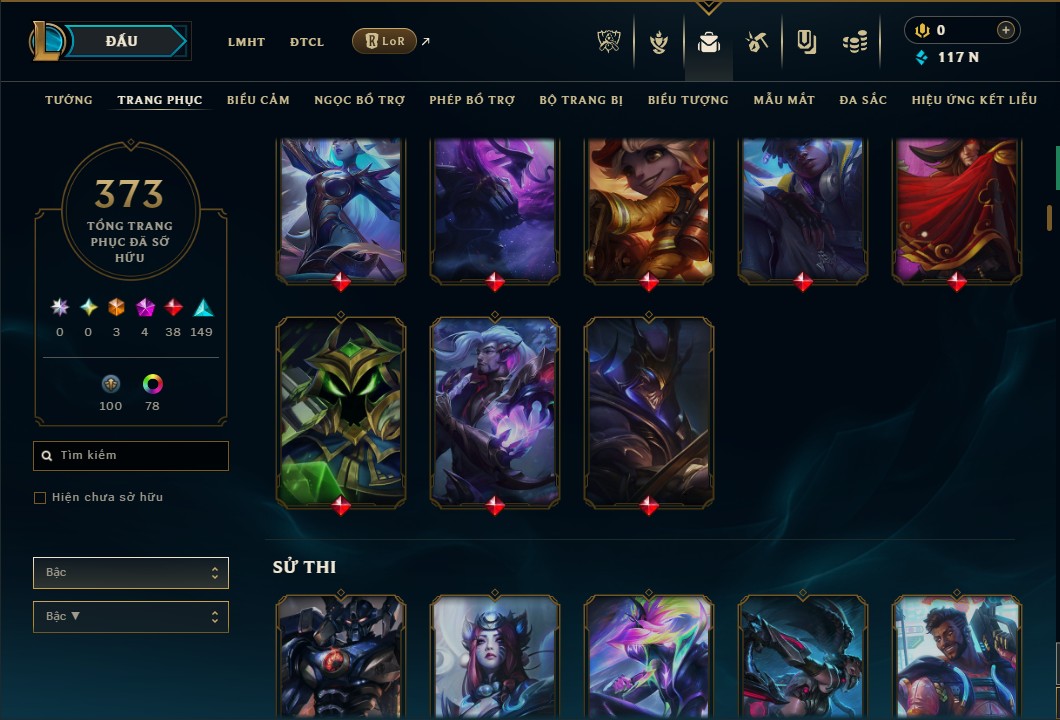Go to the PHÉP BỔ TRỢ tab
Viewport: 1060px width, 720px height.
[472, 100]
